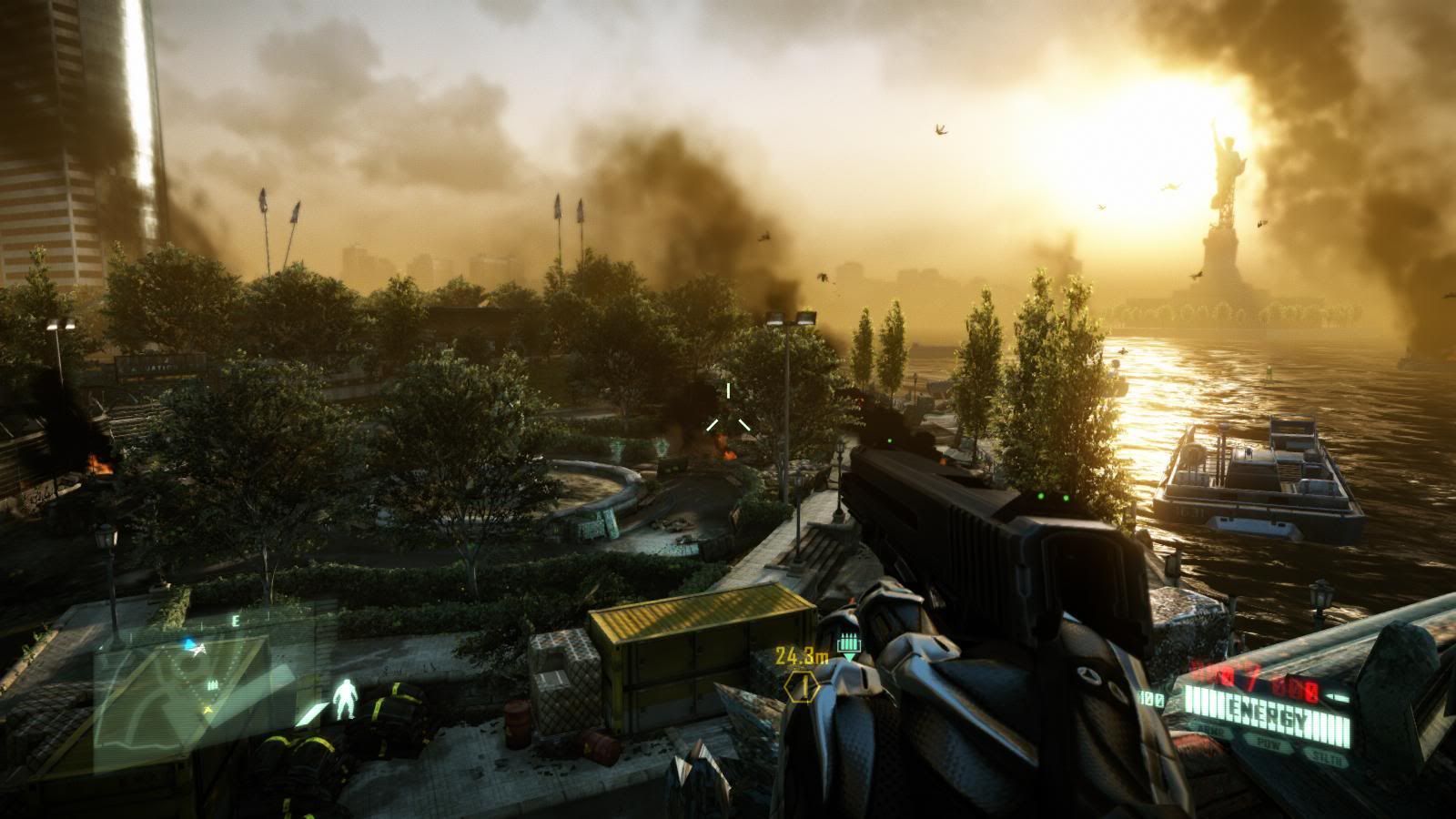The image size is (1456, 819).
Task: Click the glowing nanosuit stance figure
Action: pyautogui.click(x=343, y=699)
